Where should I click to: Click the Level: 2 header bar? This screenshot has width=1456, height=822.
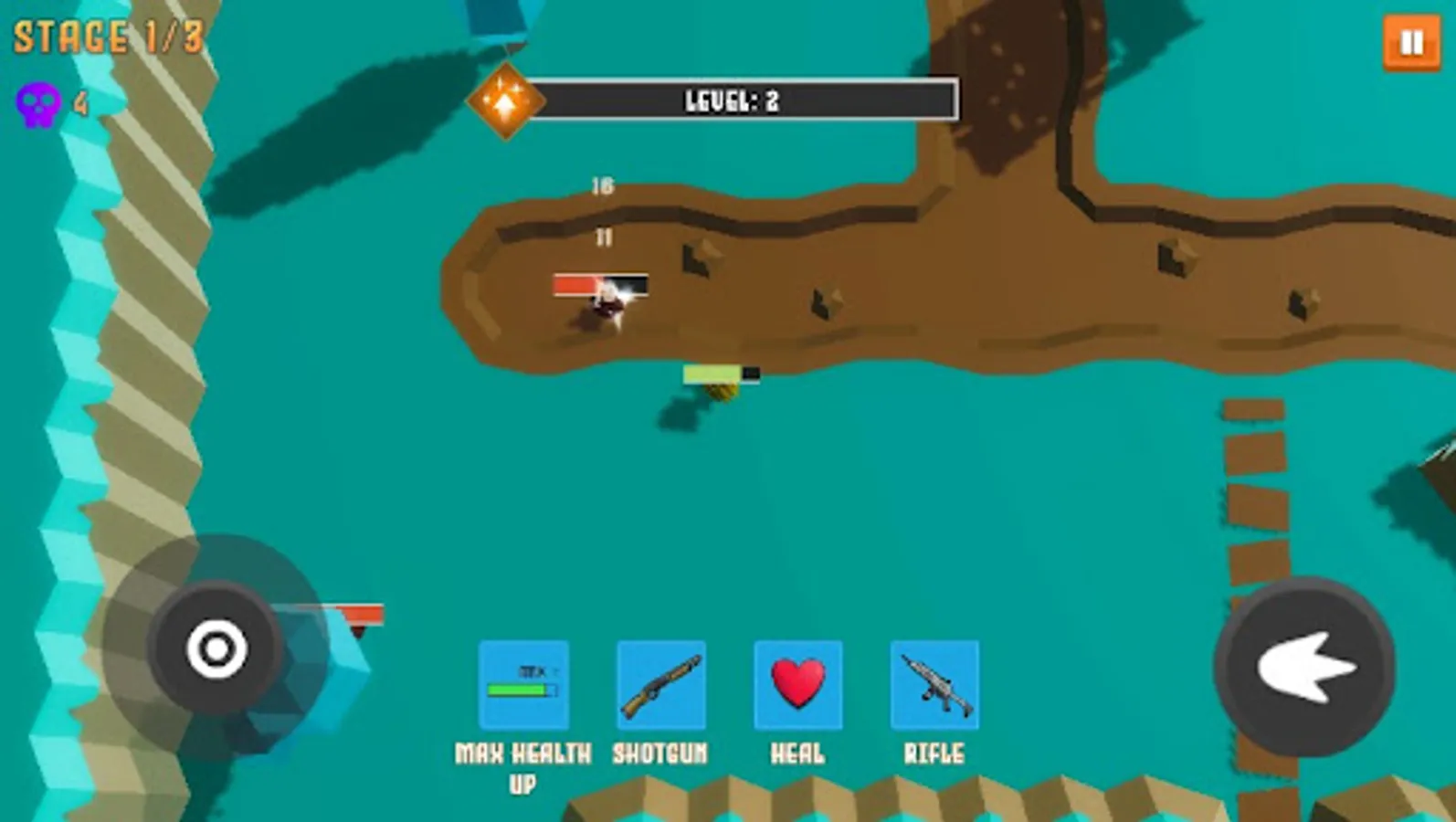[x=749, y=99]
